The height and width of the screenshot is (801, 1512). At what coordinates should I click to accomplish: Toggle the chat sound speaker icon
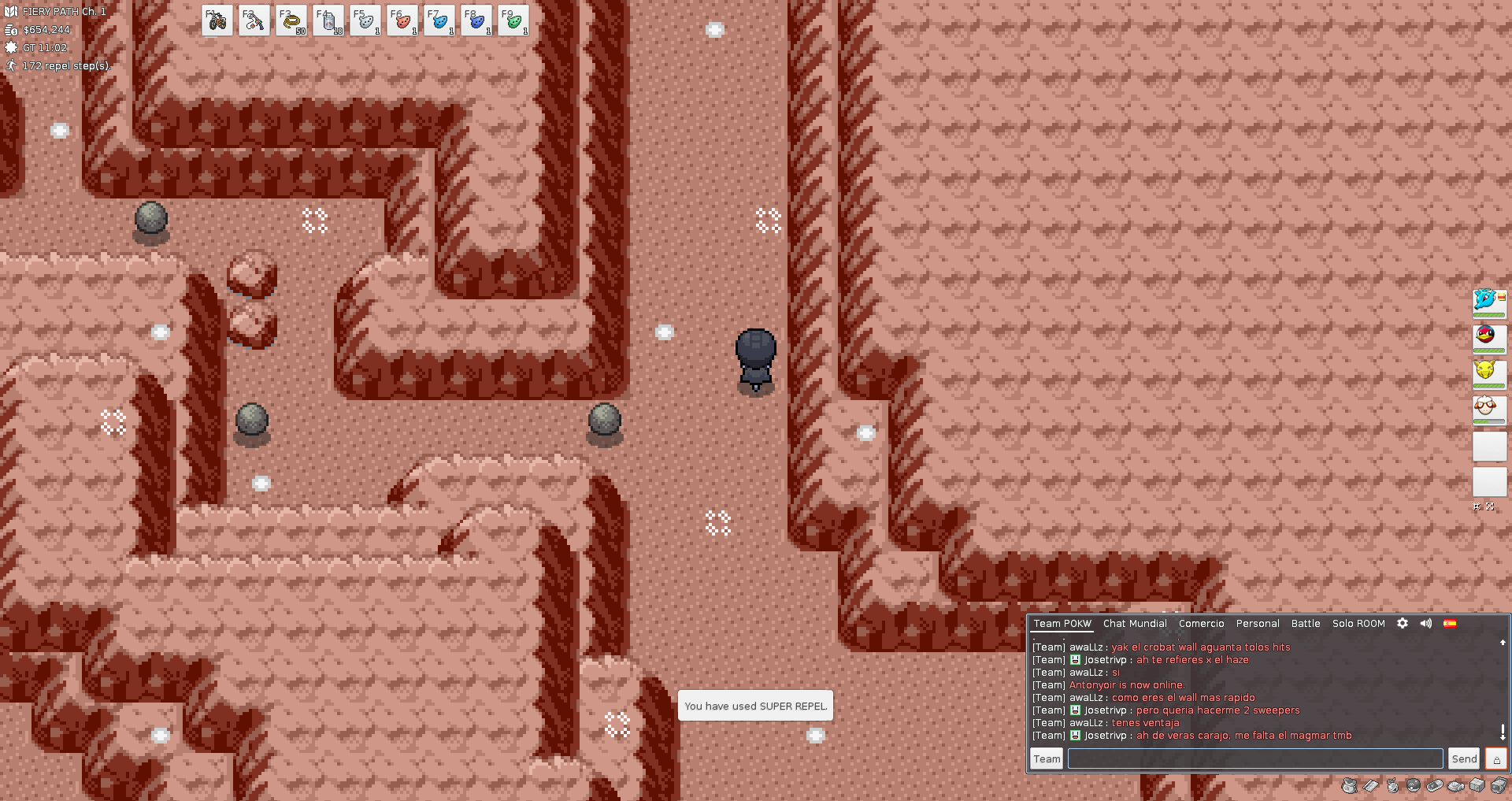tap(1426, 623)
